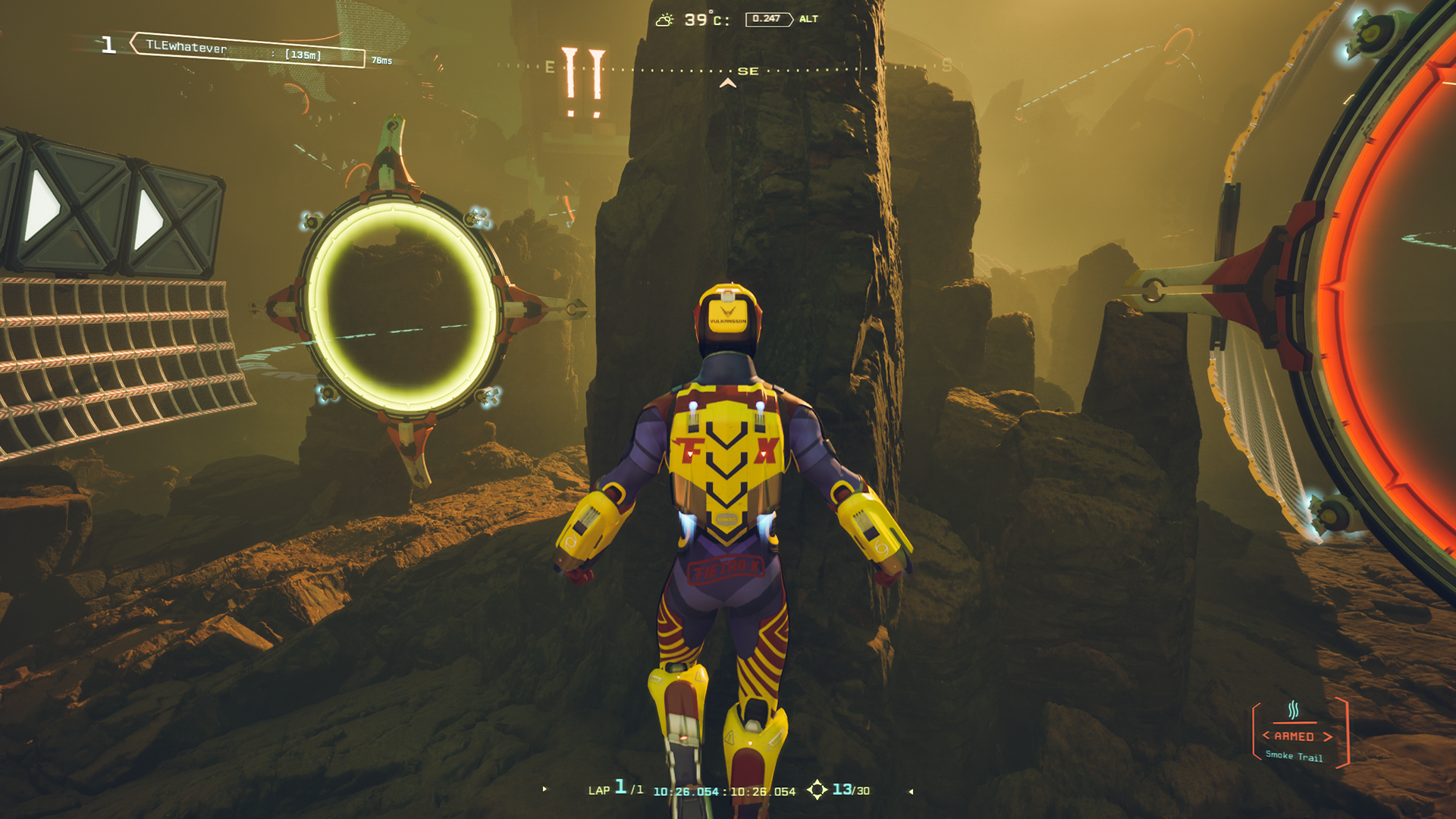1456x819 pixels.
Task: Activate the Smoke Trail ability icon
Action: (1294, 711)
